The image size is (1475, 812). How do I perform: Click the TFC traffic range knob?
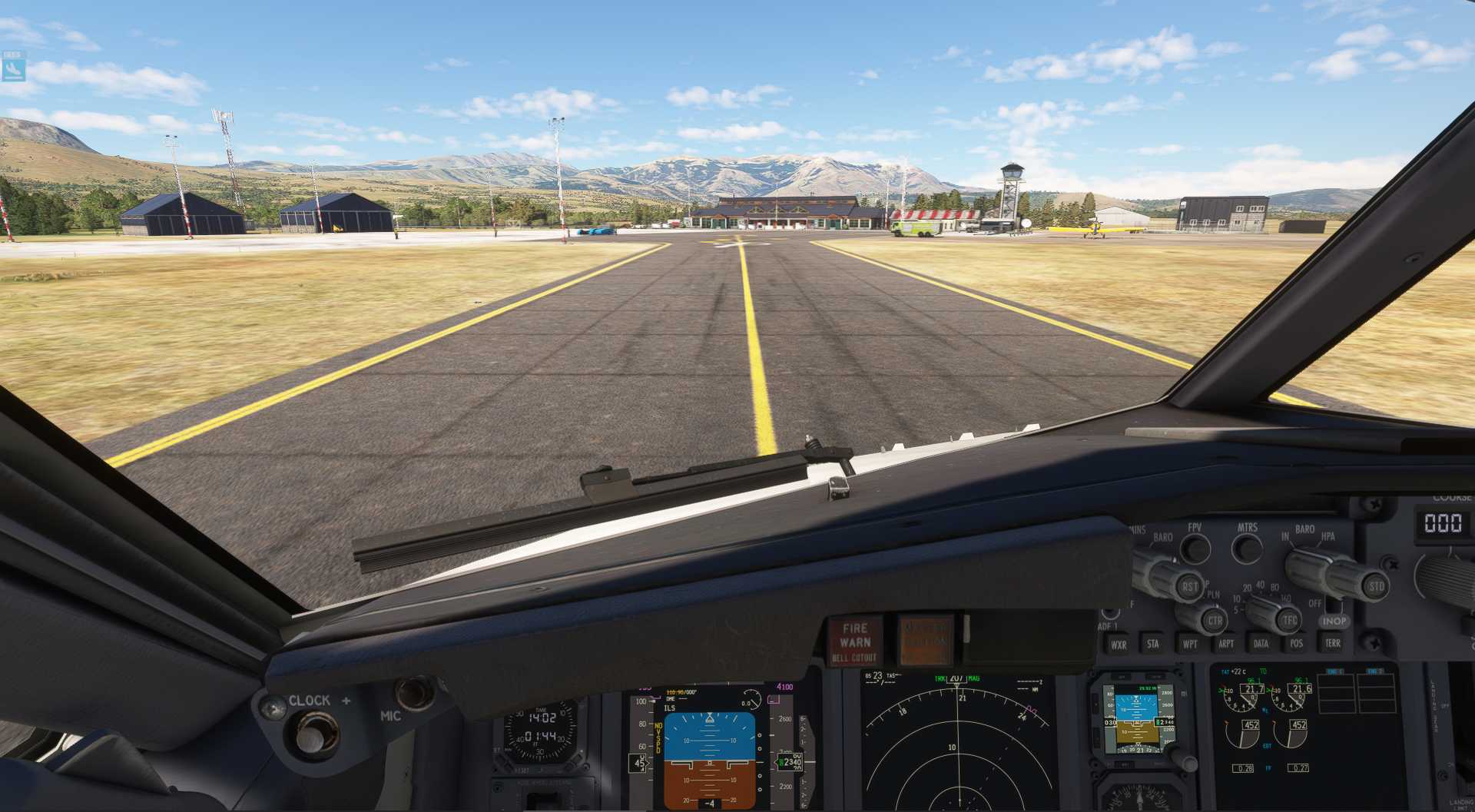pos(1288,620)
